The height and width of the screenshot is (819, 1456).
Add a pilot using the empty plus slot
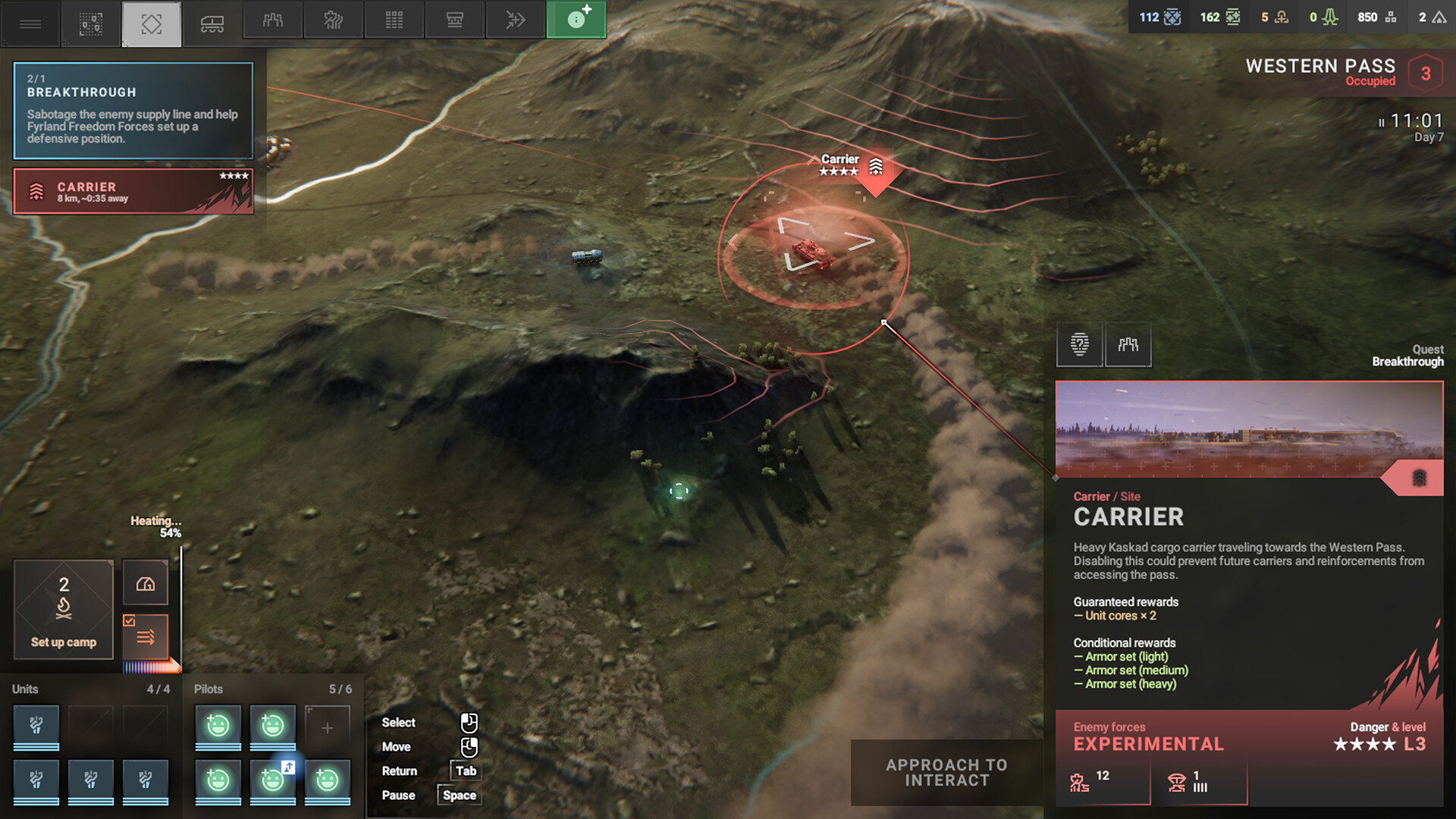328,728
